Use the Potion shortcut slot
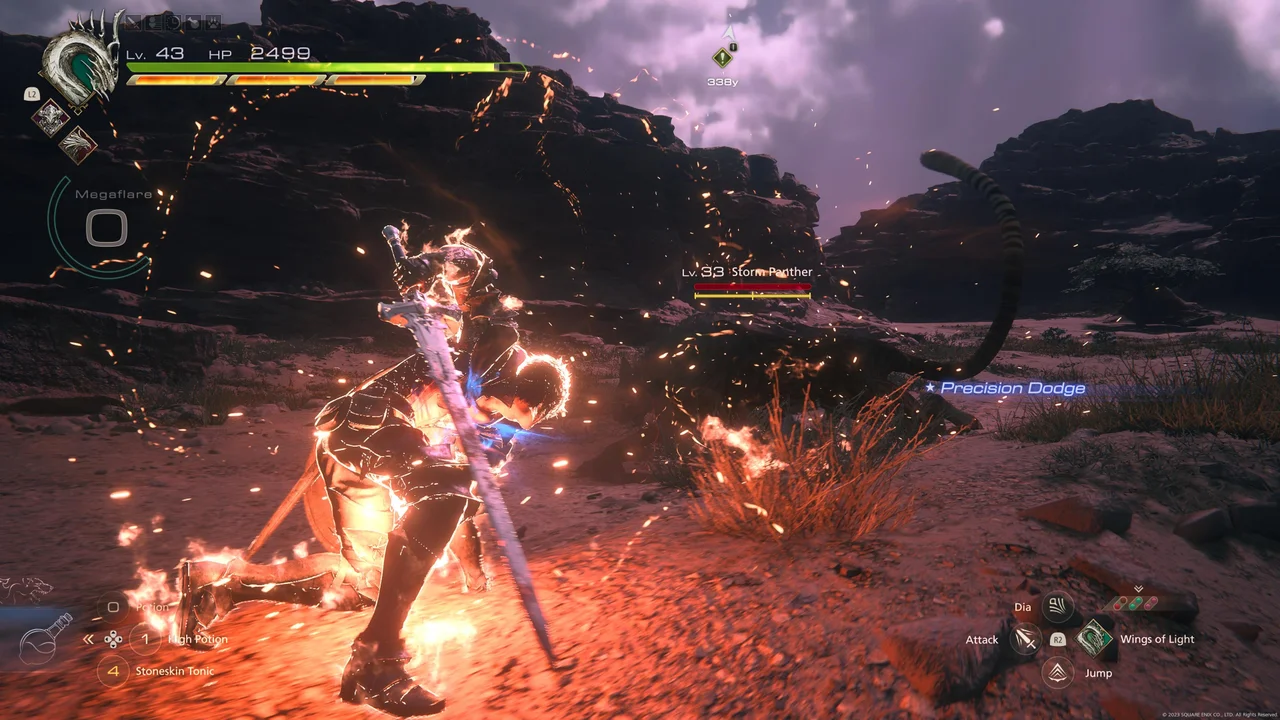Image resolution: width=1280 pixels, height=720 pixels. pos(113,607)
